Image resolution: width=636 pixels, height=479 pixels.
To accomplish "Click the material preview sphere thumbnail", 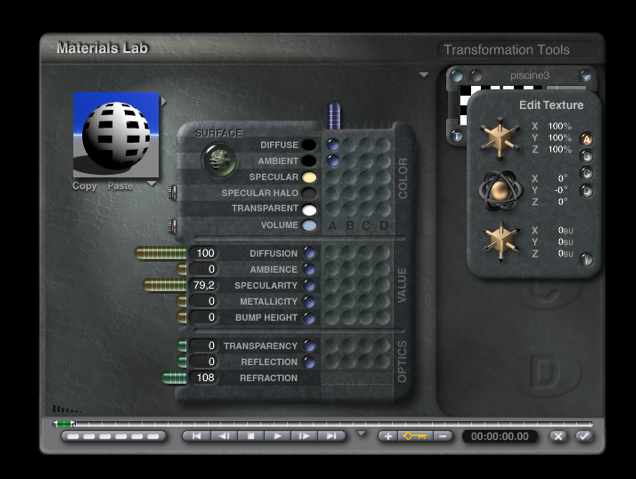I will [x=116, y=135].
